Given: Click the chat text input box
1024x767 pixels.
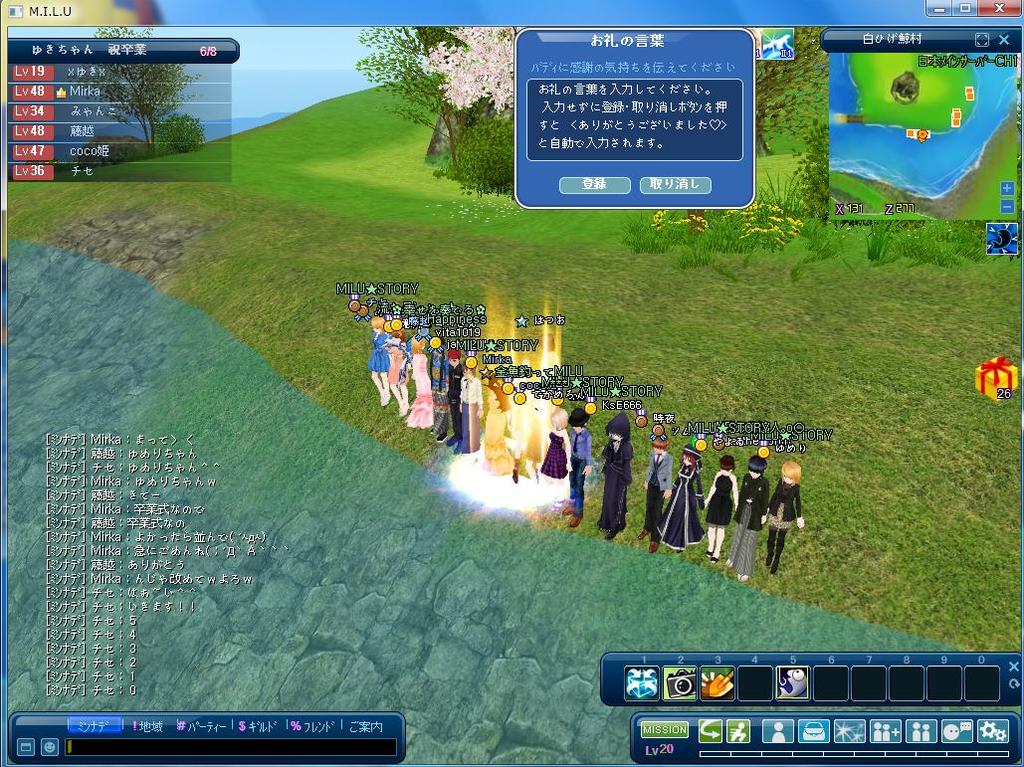Looking at the screenshot, I should point(232,747).
